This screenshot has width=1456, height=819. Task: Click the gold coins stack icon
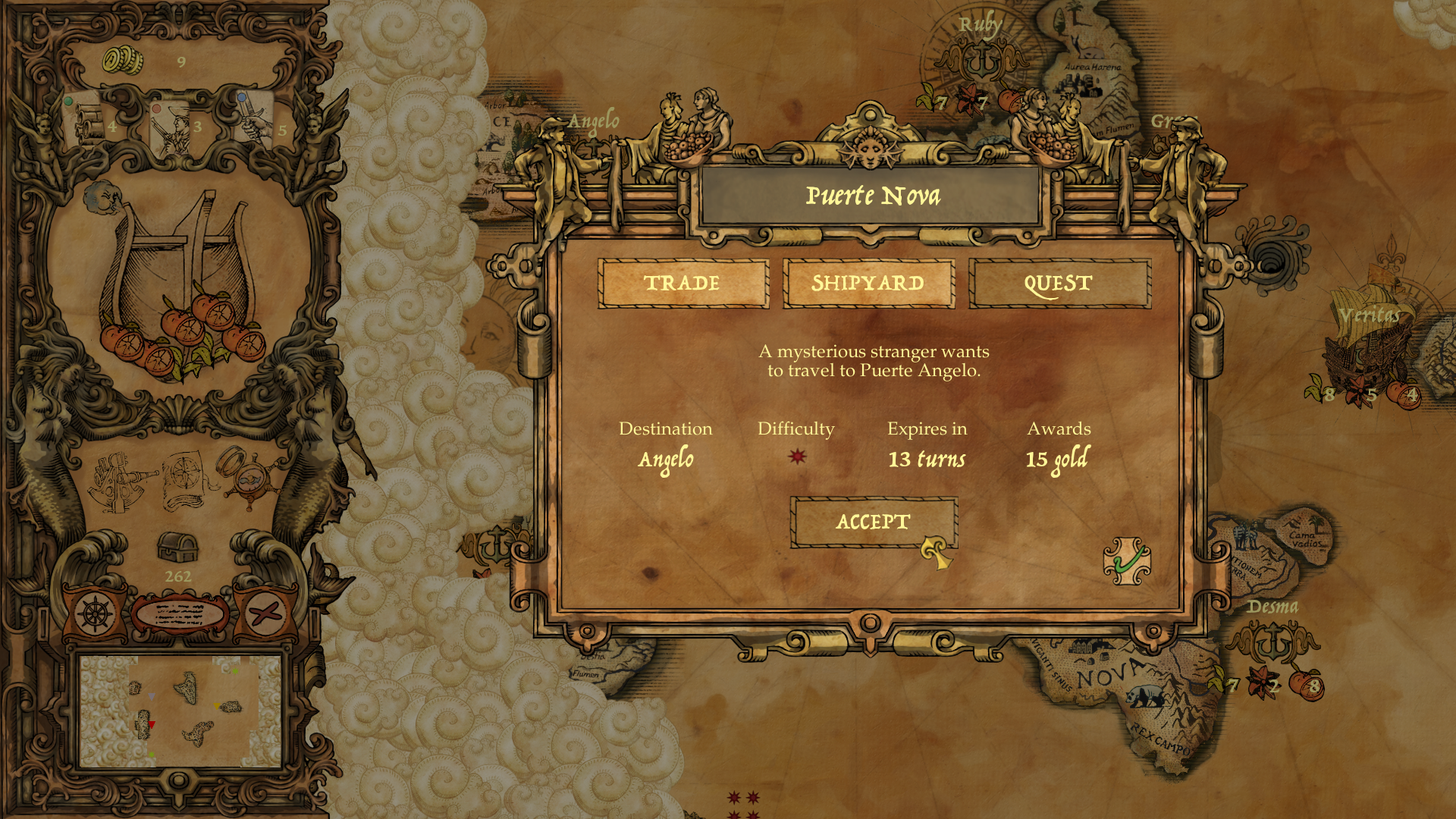coord(123,61)
